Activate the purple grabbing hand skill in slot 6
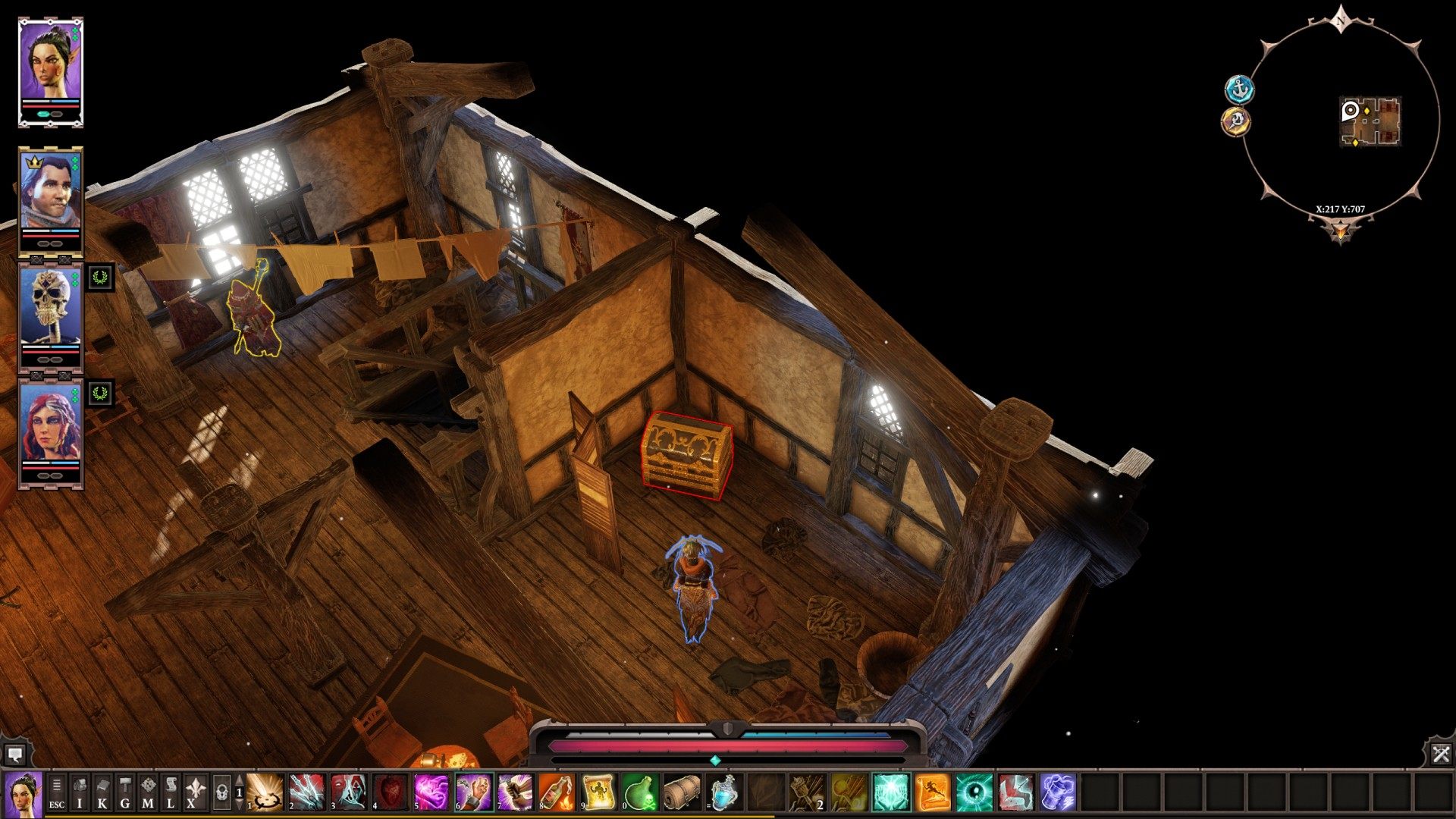Screen dimensions: 1456x819 (473, 793)
